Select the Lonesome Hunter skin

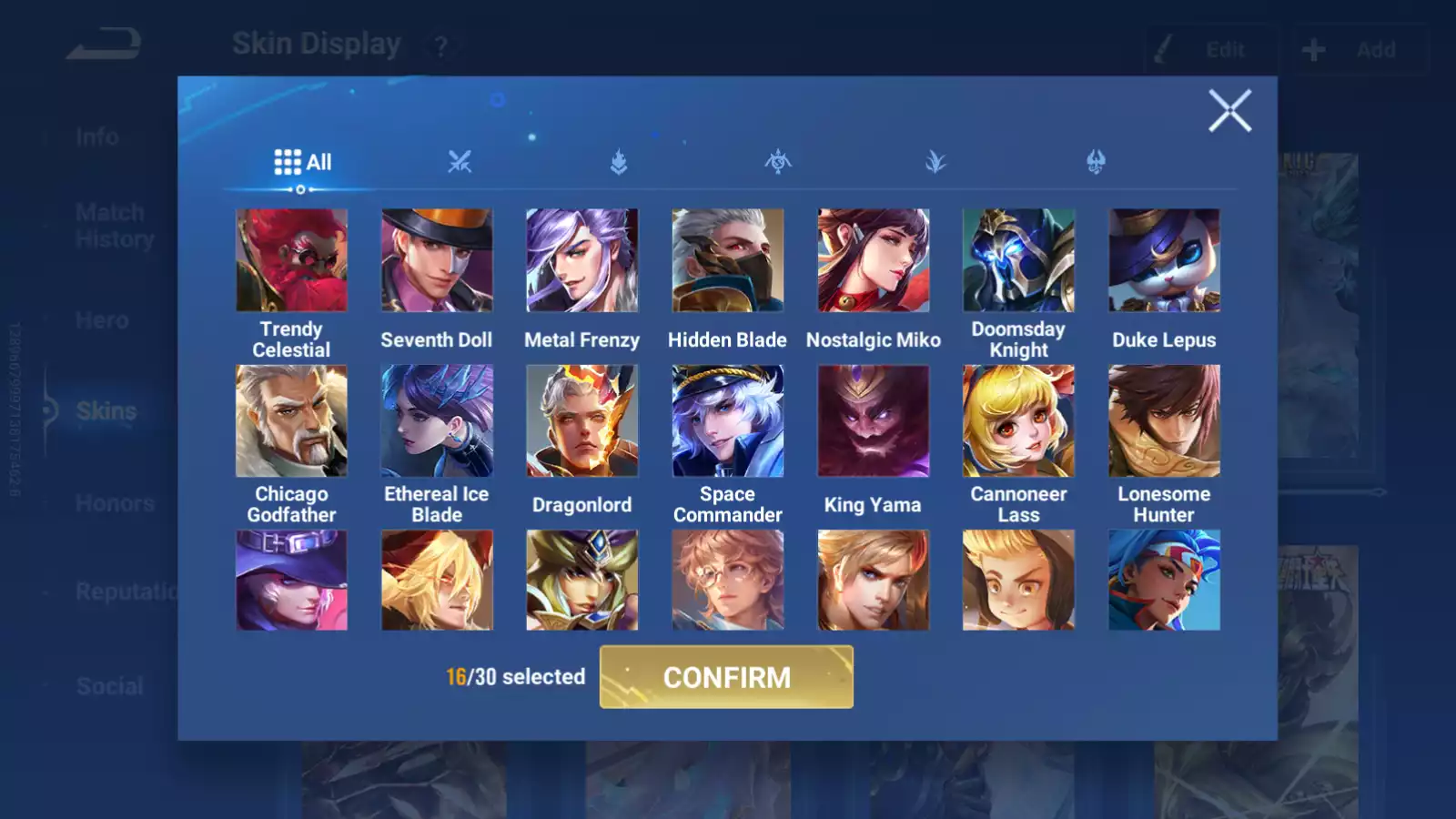1164,420
